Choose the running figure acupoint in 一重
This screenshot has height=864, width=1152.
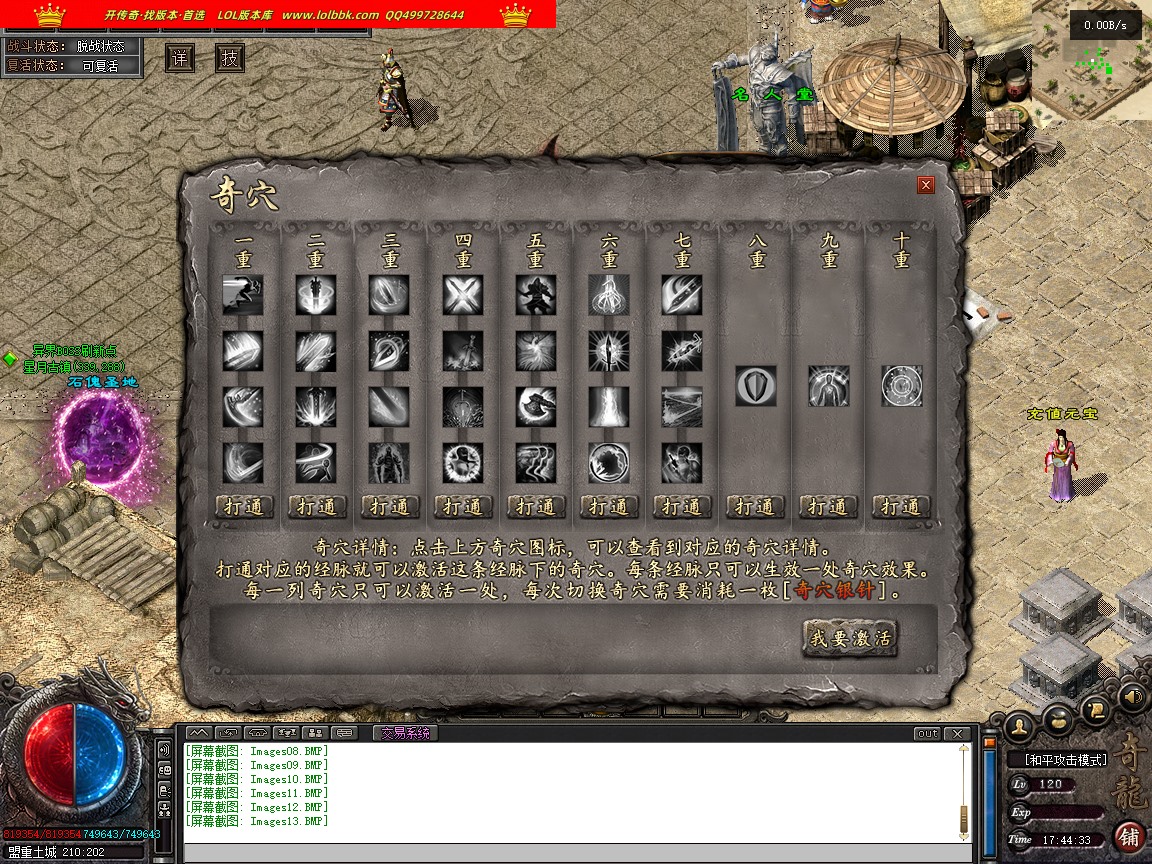click(x=243, y=296)
